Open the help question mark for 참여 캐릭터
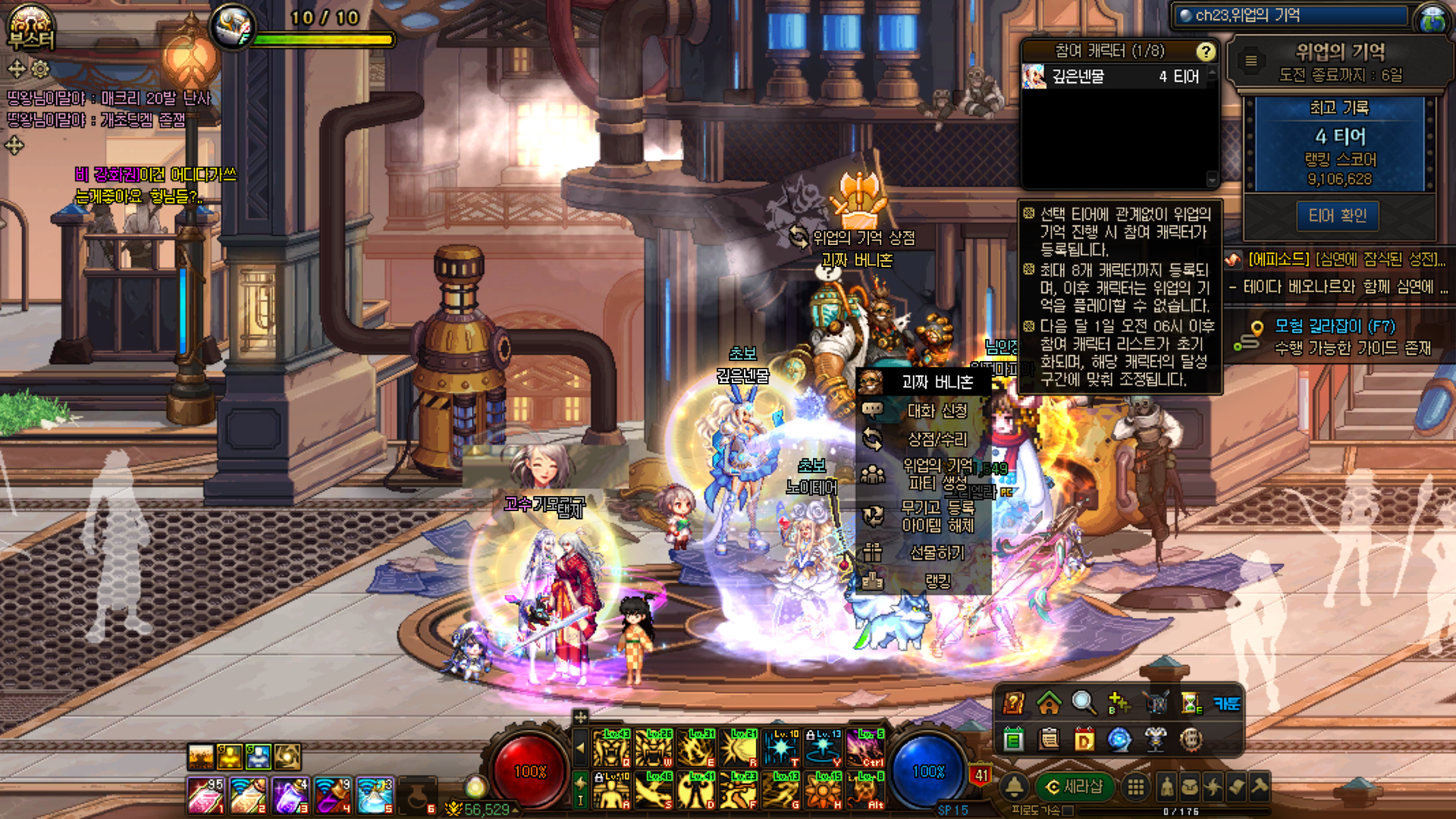 [1205, 52]
